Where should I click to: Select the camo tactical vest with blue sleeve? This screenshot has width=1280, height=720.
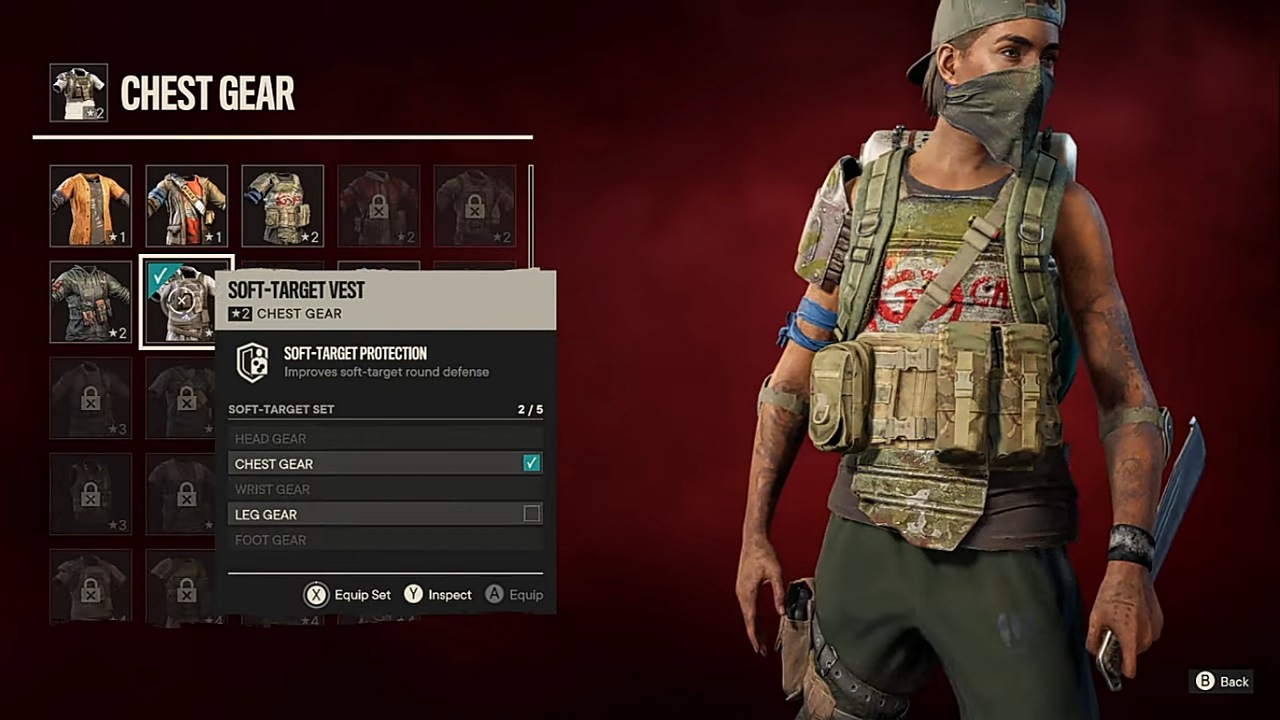pyautogui.click(x=283, y=206)
